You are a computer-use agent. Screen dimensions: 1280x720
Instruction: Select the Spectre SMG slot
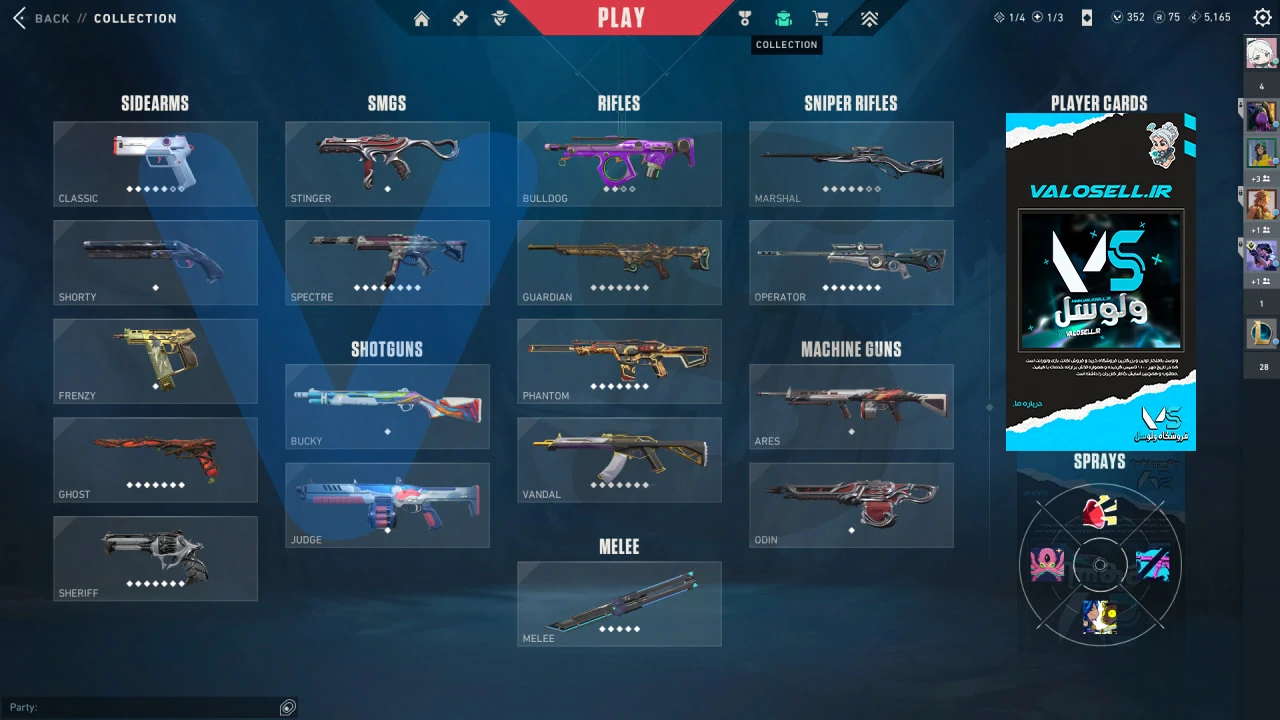coord(387,262)
